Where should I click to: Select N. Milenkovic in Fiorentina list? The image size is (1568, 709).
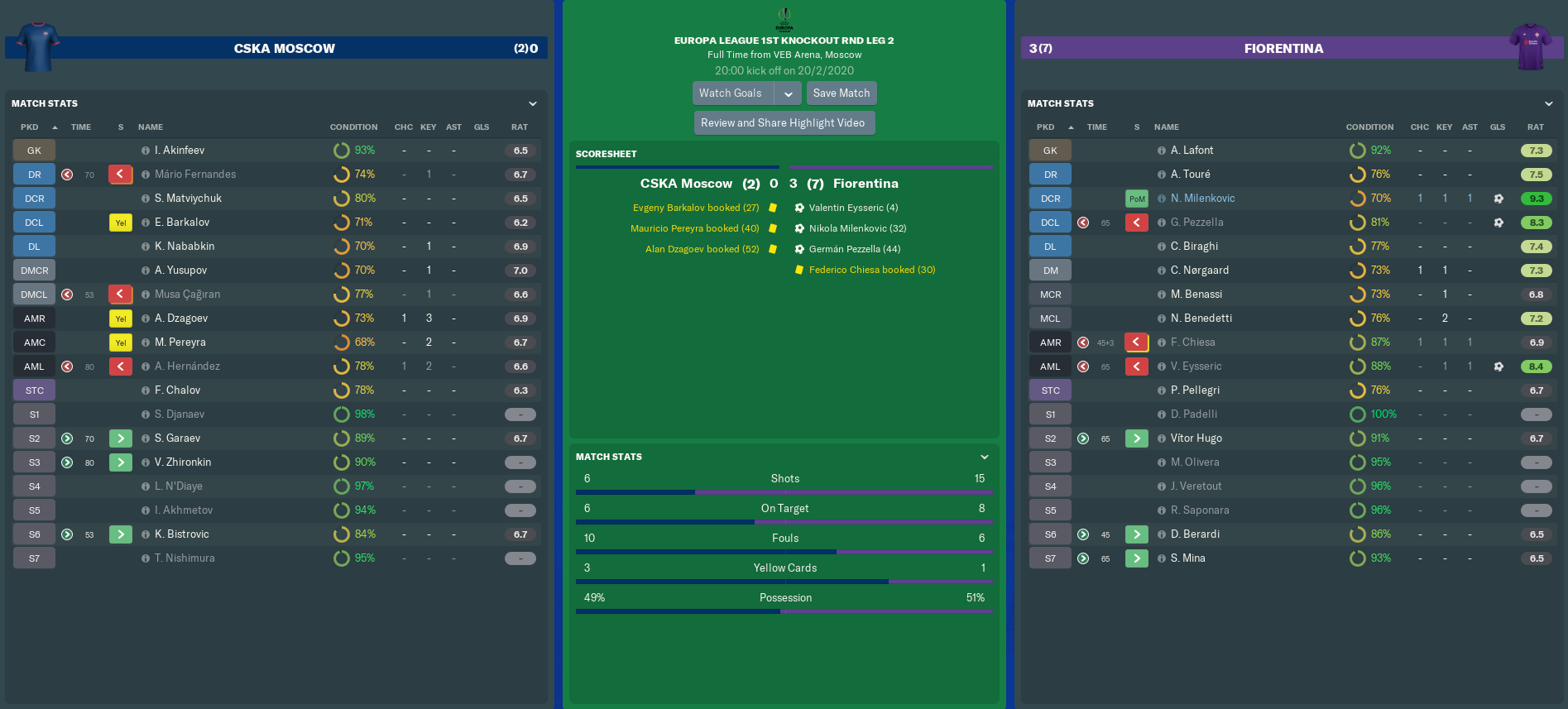(x=1202, y=199)
